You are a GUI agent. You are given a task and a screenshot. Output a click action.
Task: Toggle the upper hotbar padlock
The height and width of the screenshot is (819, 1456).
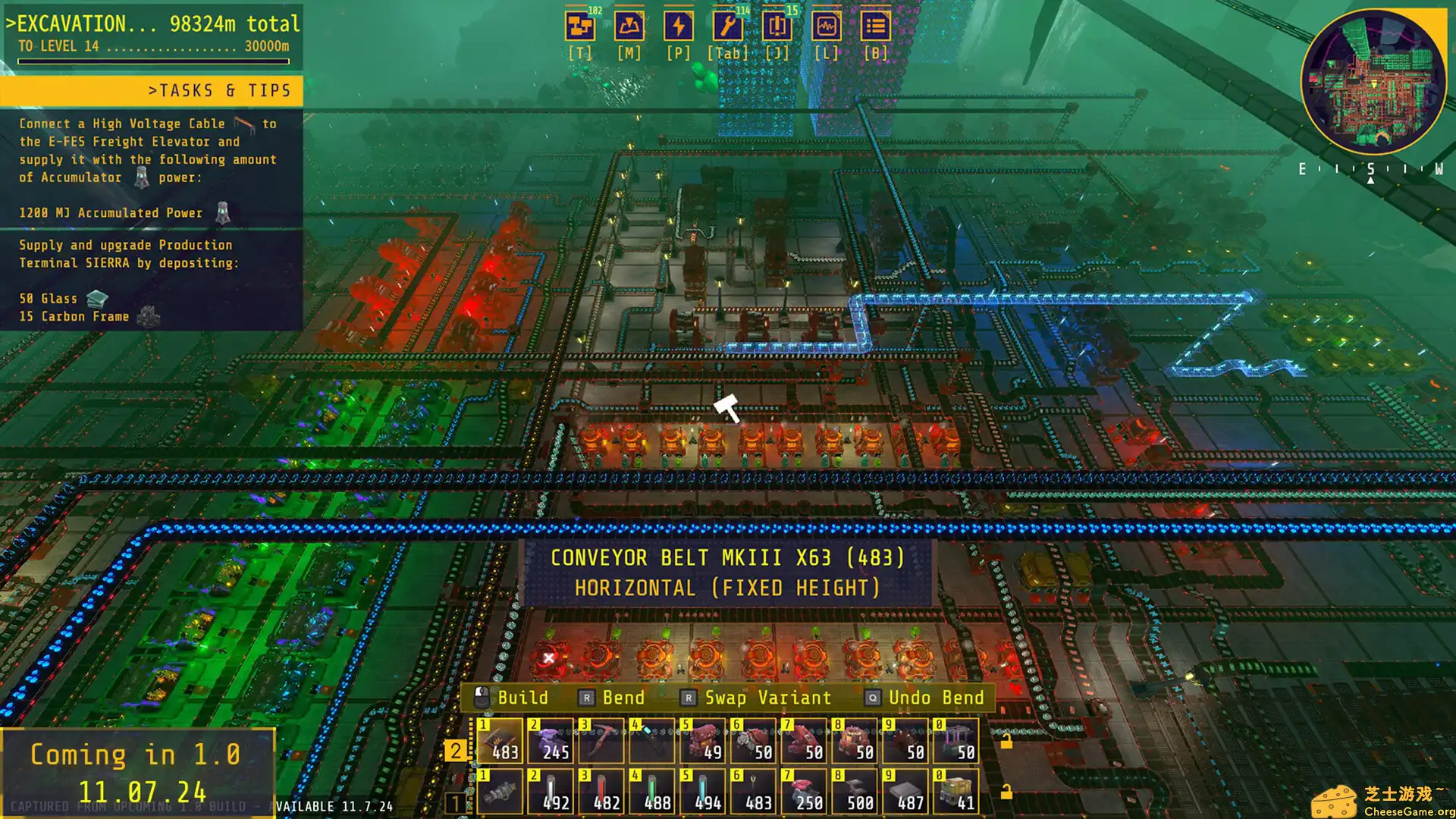(x=1006, y=742)
